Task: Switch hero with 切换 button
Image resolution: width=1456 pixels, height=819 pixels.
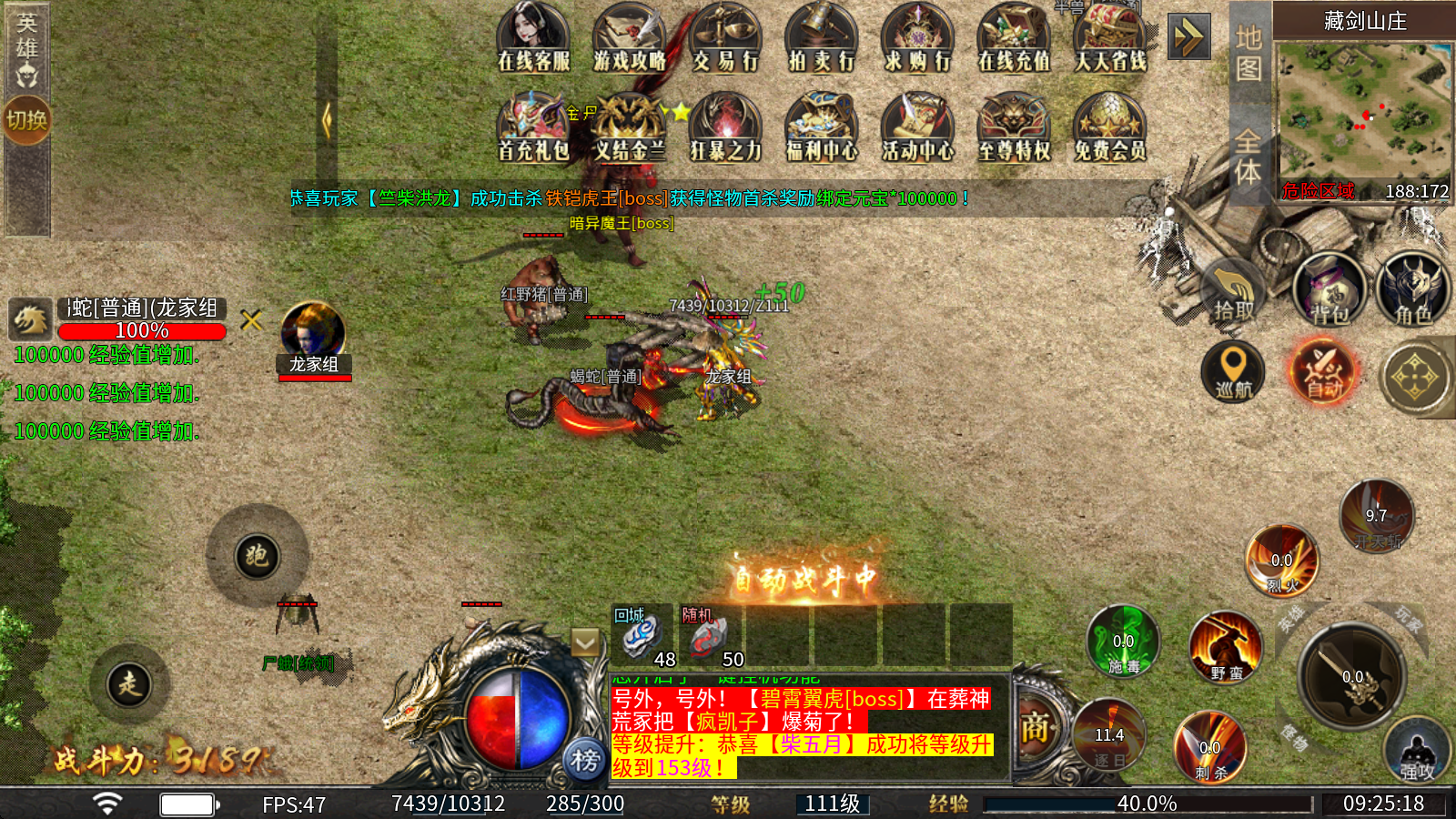Action: point(26,119)
